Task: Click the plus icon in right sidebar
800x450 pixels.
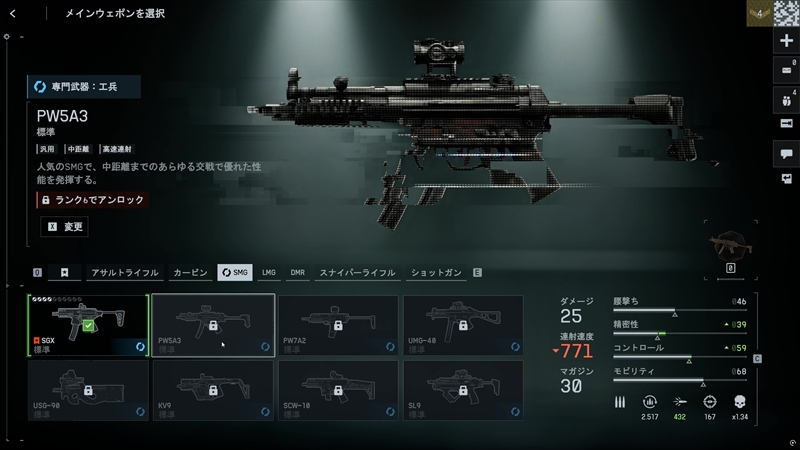Action: 786,41
